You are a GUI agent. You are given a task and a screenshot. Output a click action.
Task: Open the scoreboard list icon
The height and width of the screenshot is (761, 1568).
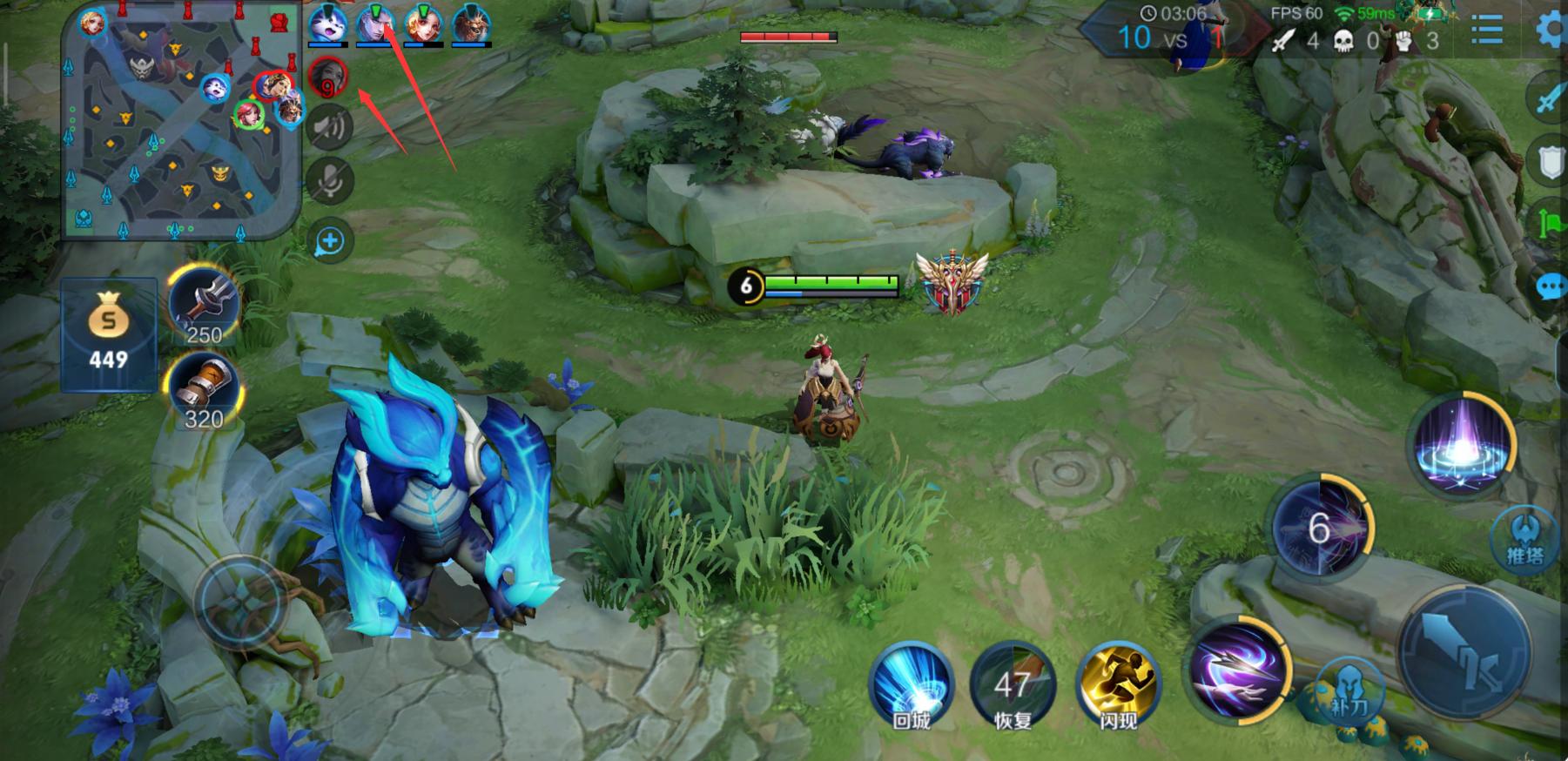tap(1487, 31)
